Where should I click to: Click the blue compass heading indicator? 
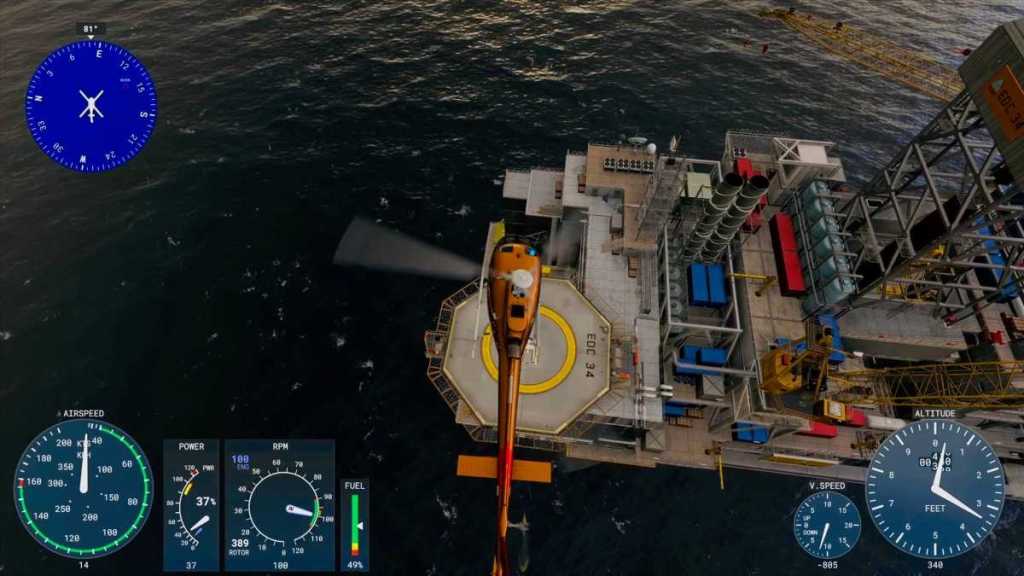(x=90, y=106)
